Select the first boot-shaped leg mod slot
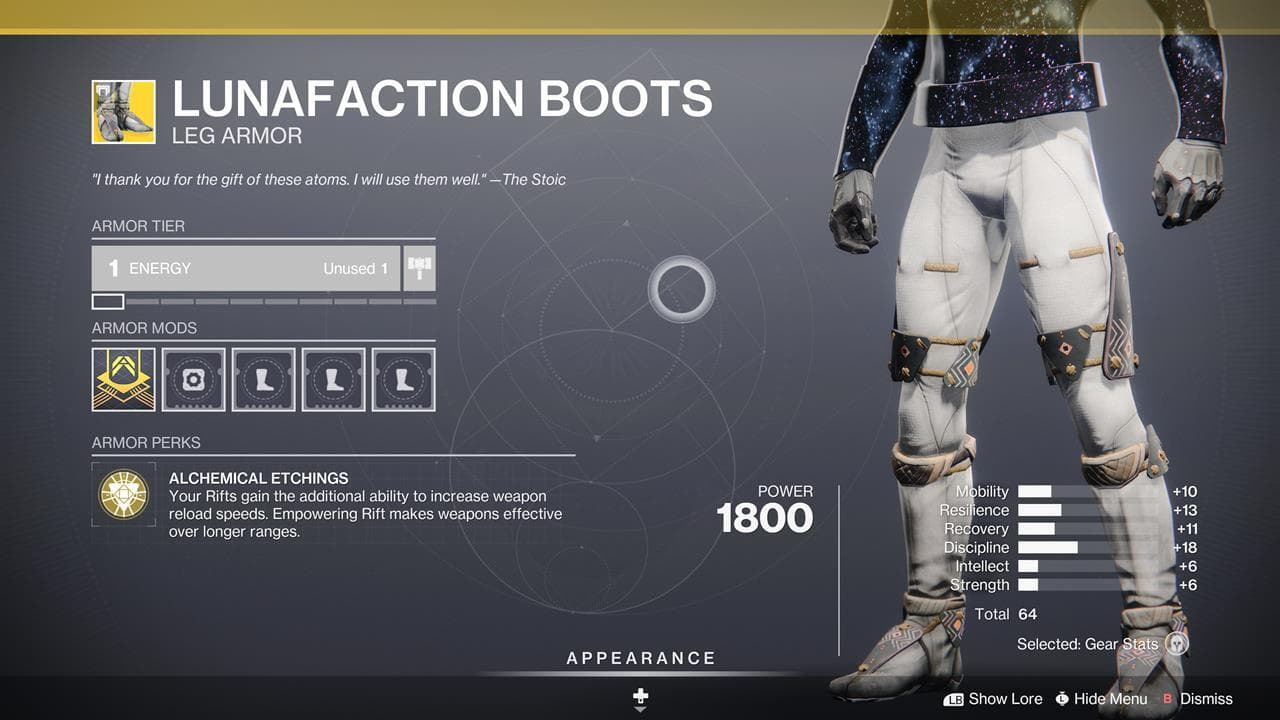This screenshot has width=1280, height=720. (263, 378)
